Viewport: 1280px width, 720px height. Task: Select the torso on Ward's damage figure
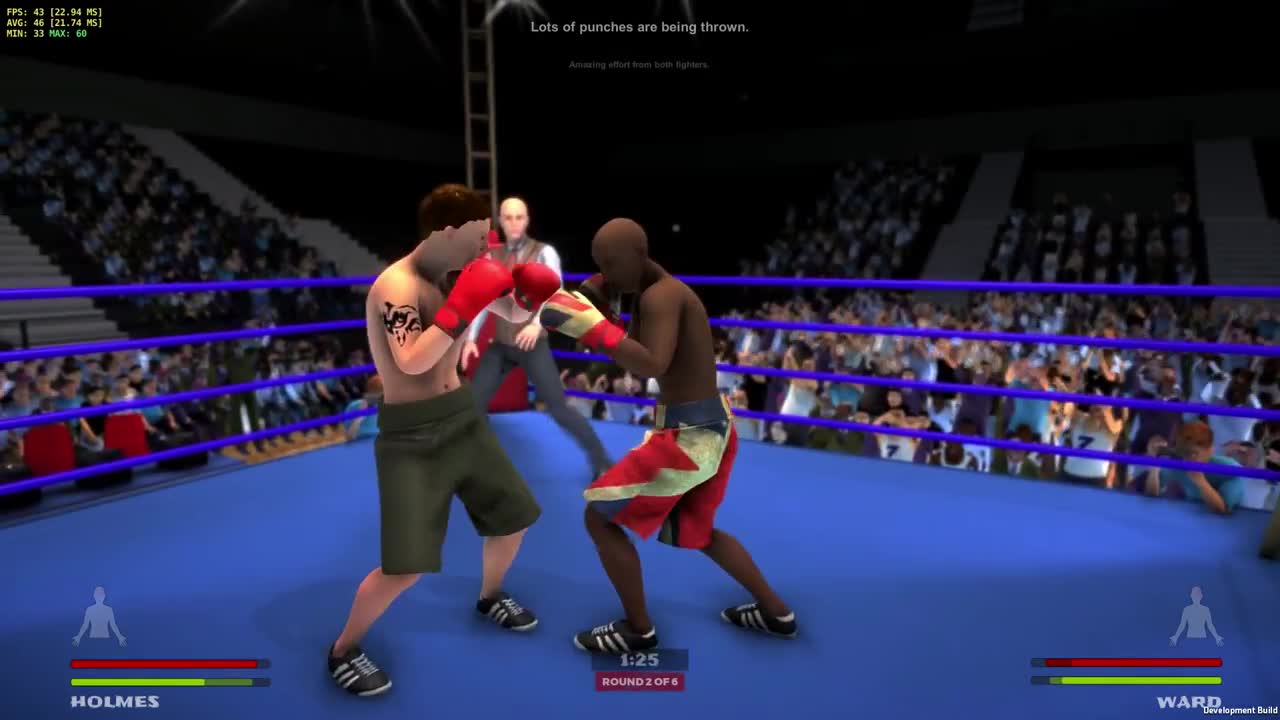pos(1196,622)
